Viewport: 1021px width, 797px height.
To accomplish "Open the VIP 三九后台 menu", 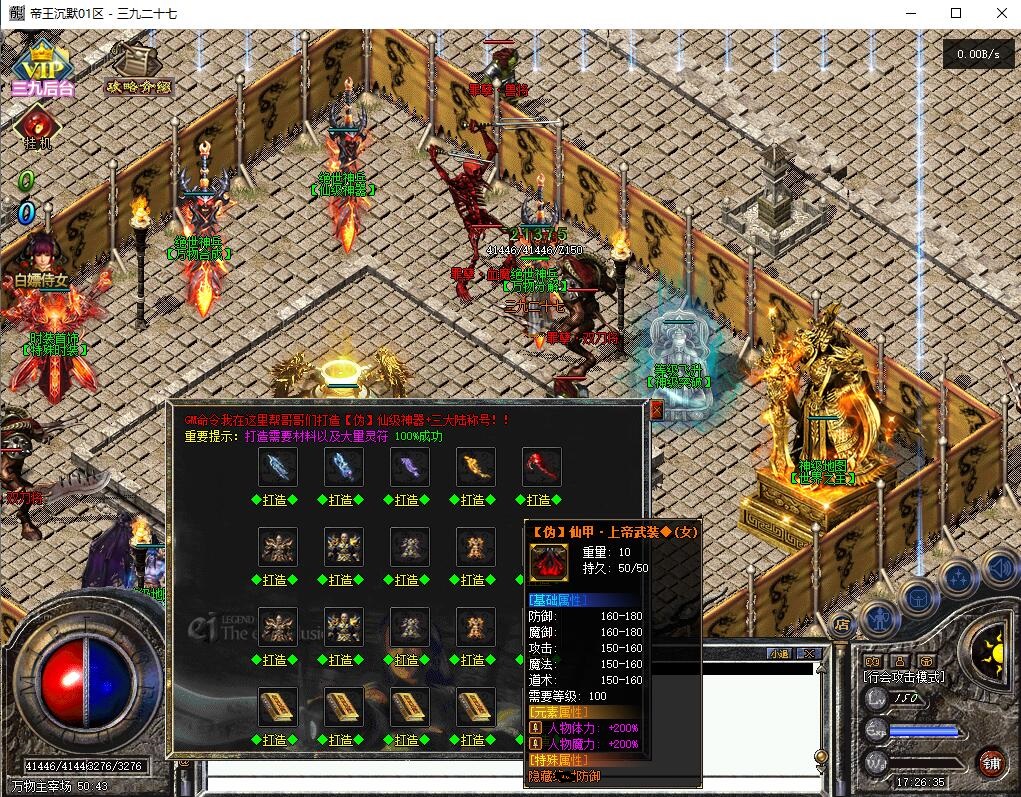I will coord(42,71).
